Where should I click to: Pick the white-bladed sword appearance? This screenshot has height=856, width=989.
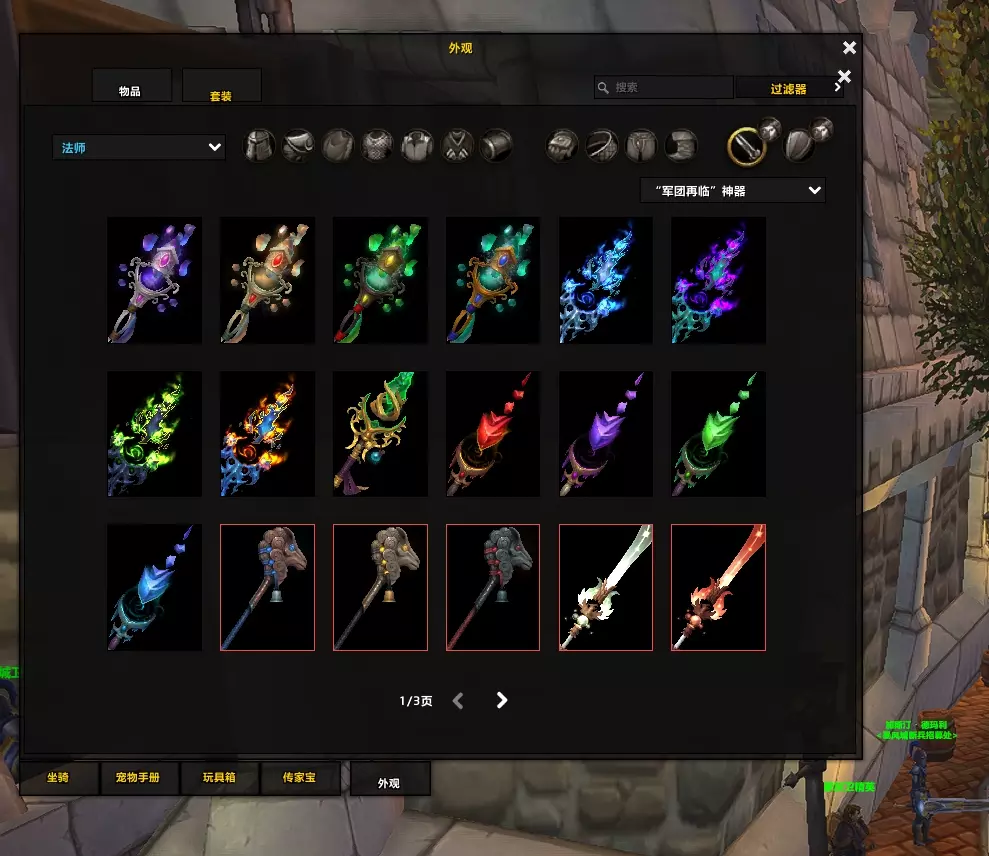pos(606,587)
